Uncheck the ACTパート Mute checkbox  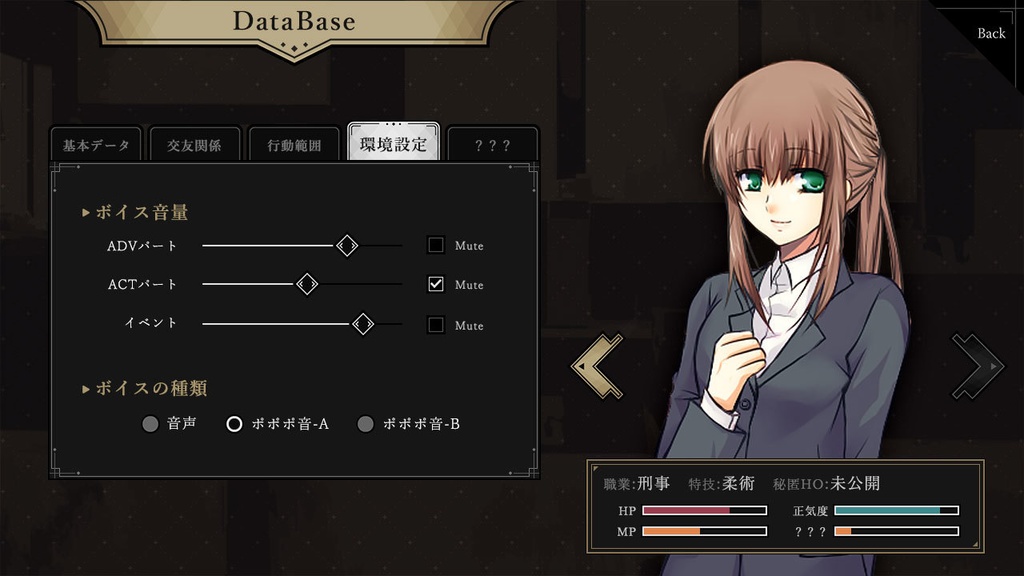tap(436, 284)
